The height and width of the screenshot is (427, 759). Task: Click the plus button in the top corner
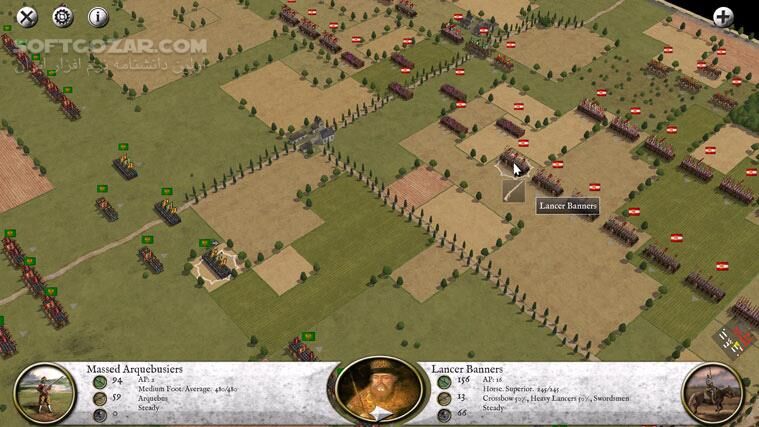coord(724,17)
